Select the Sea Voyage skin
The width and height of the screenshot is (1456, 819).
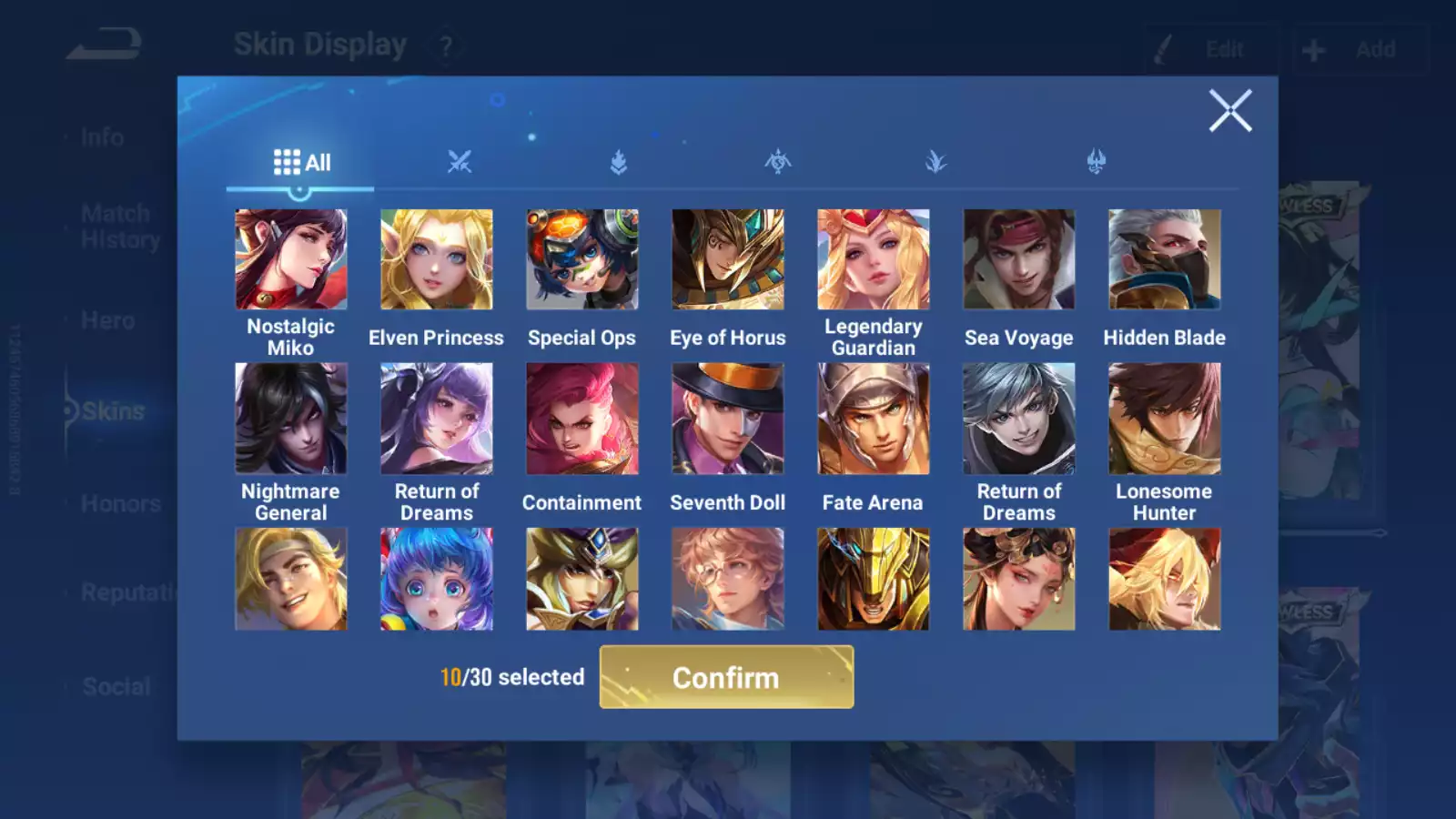pos(1019,260)
